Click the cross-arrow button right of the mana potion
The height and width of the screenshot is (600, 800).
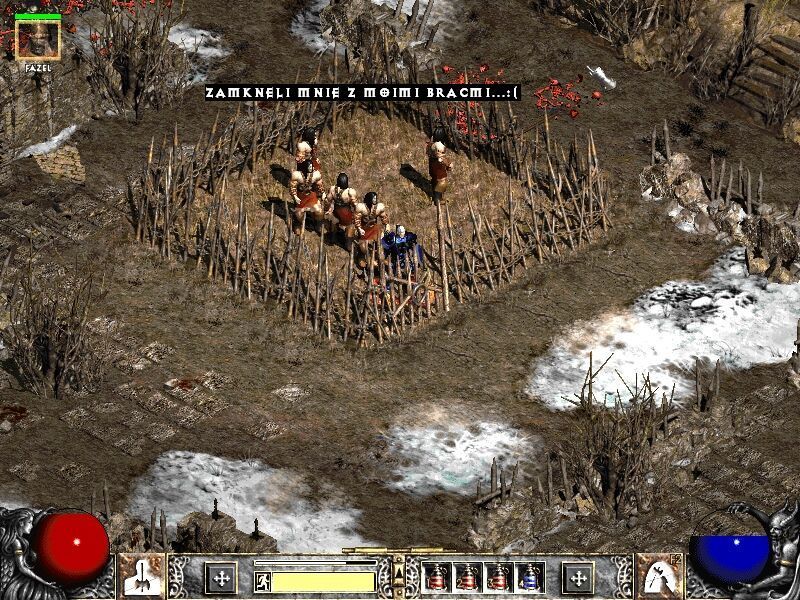pyautogui.click(x=577, y=577)
